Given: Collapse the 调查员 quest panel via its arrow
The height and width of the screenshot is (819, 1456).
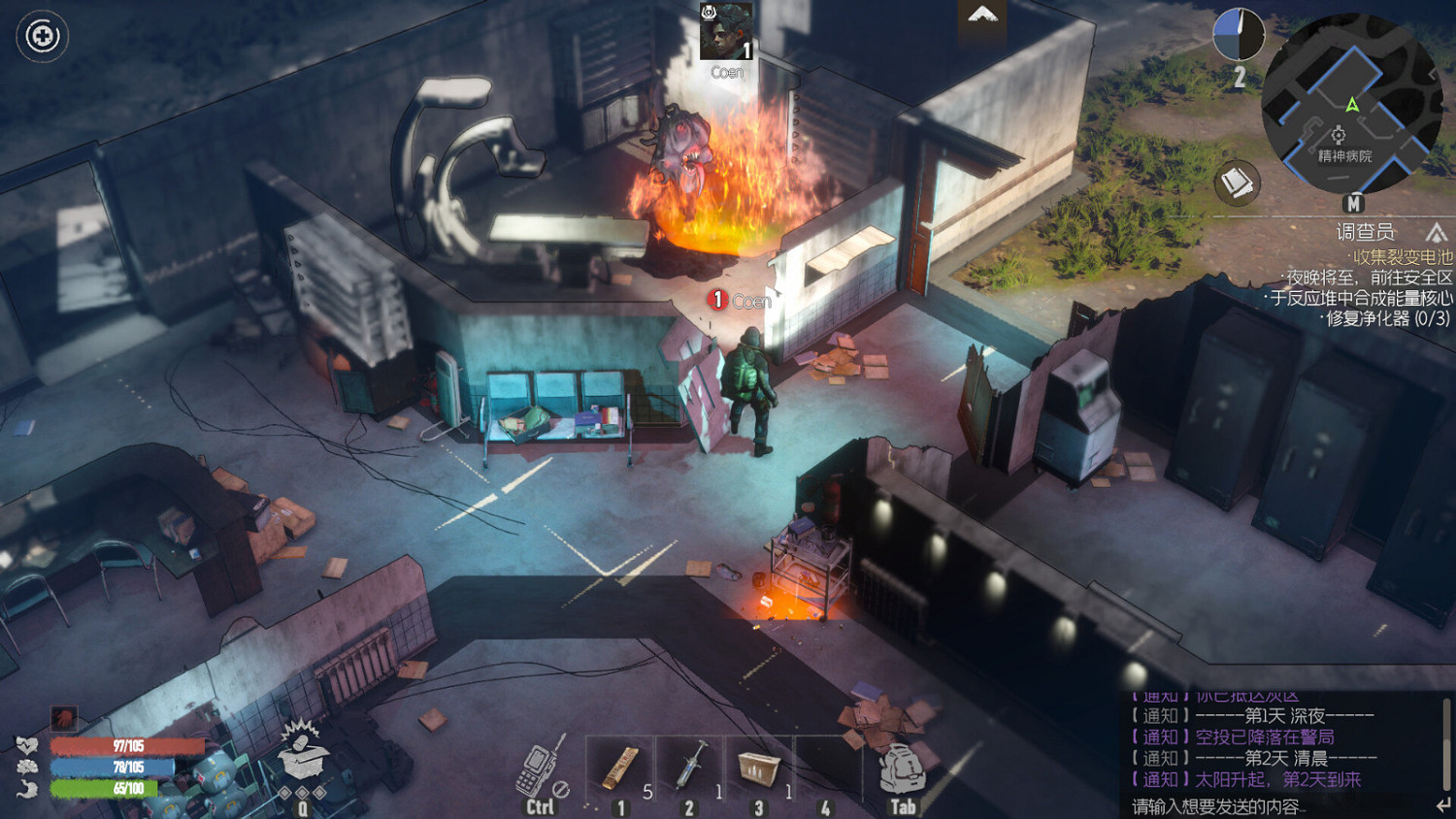Looking at the screenshot, I should coord(1437,233).
